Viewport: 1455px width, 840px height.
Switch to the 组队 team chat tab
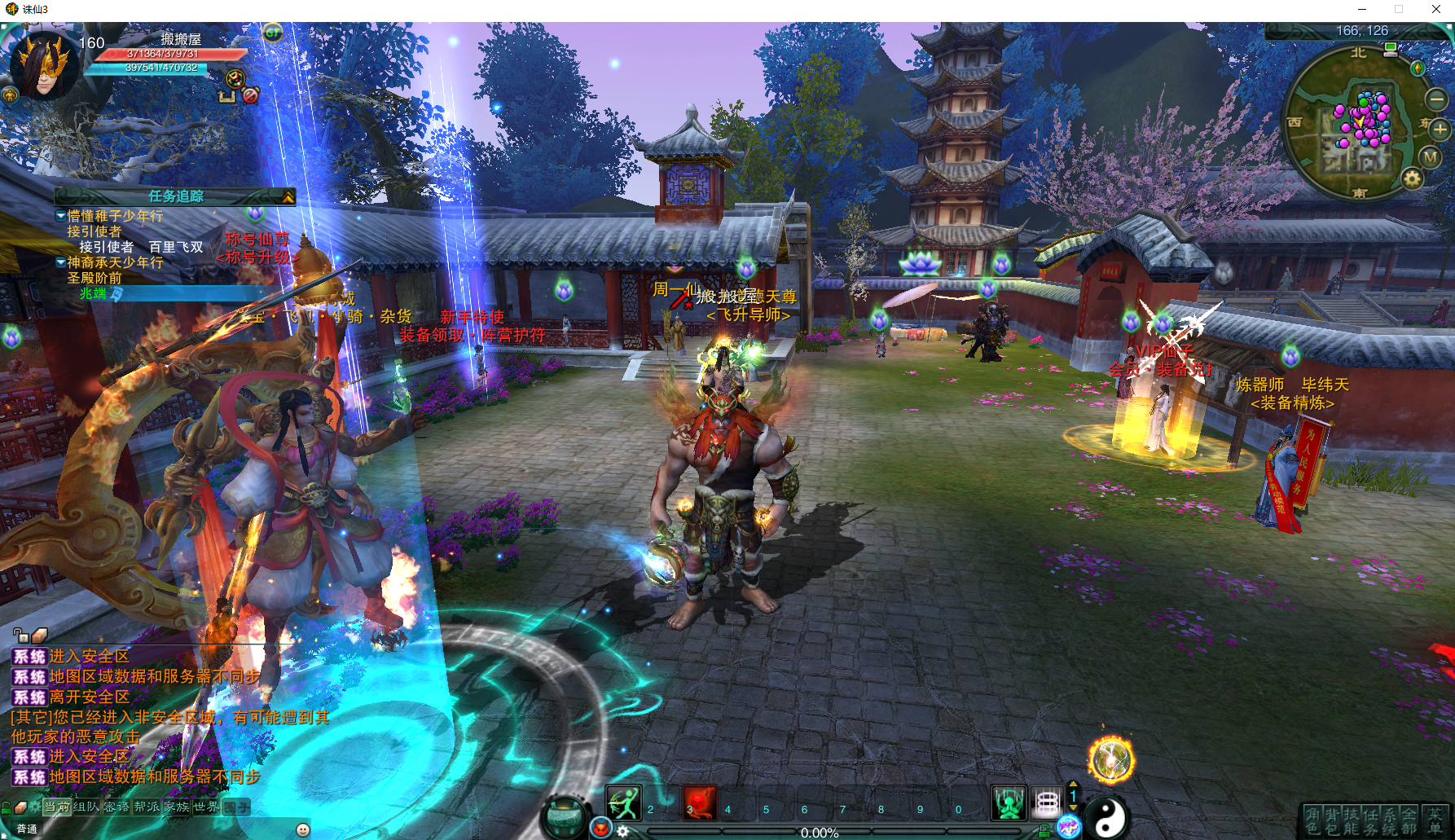point(86,807)
